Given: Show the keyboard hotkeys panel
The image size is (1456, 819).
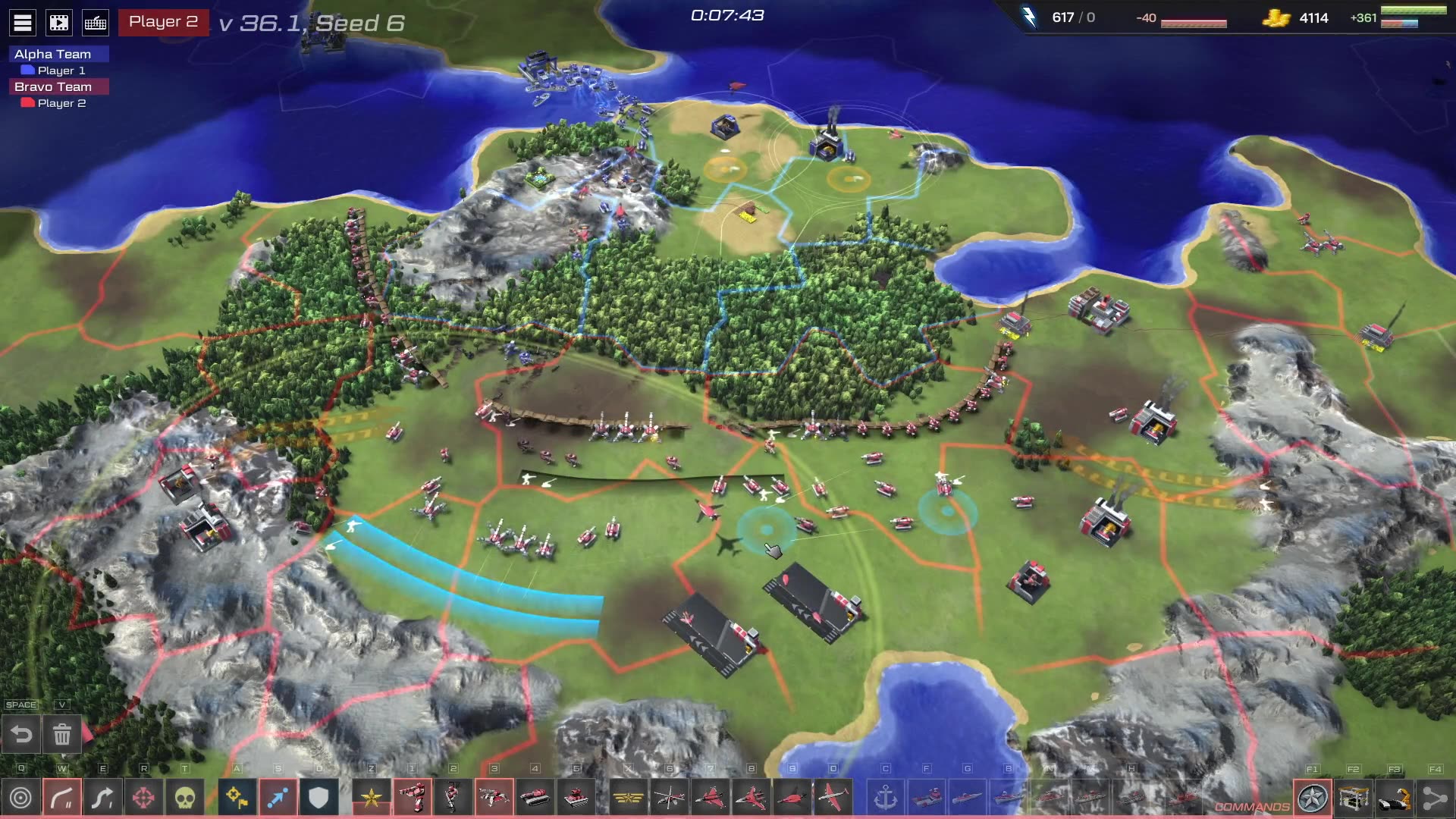Looking at the screenshot, I should point(96,23).
